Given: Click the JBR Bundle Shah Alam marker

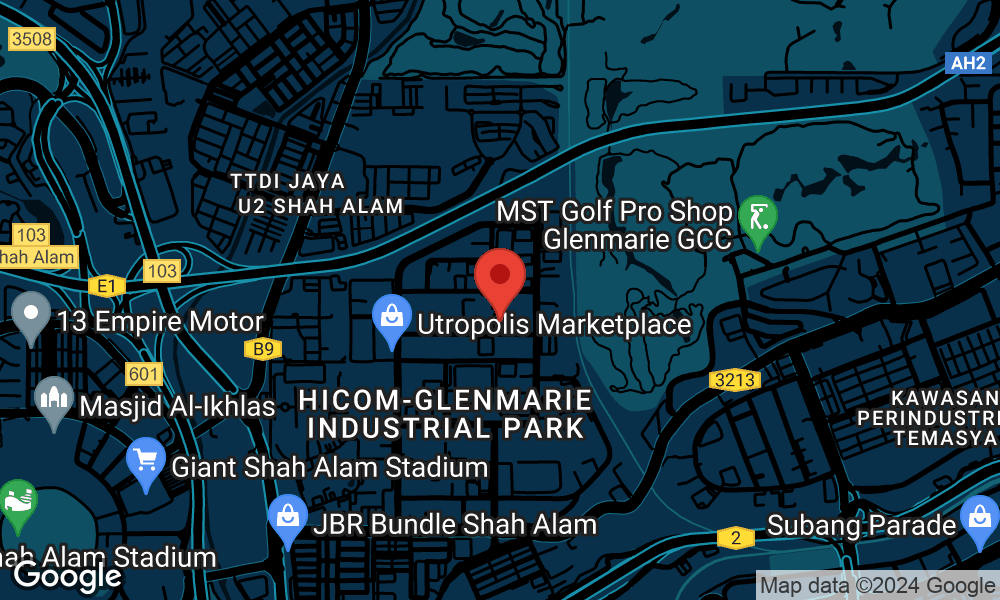Looking at the screenshot, I should pos(288,518).
